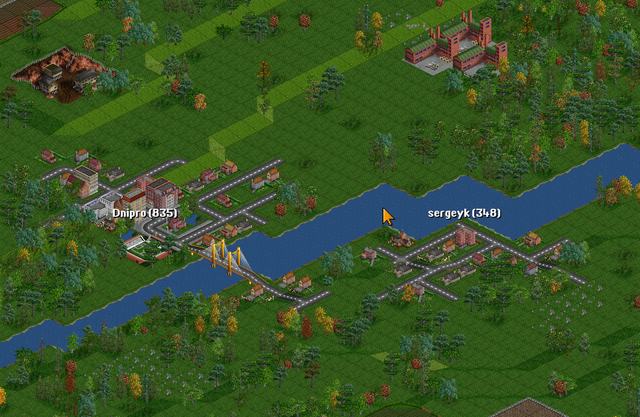Open the Dnipro town name label
The height and width of the screenshot is (417, 640).
144,213
